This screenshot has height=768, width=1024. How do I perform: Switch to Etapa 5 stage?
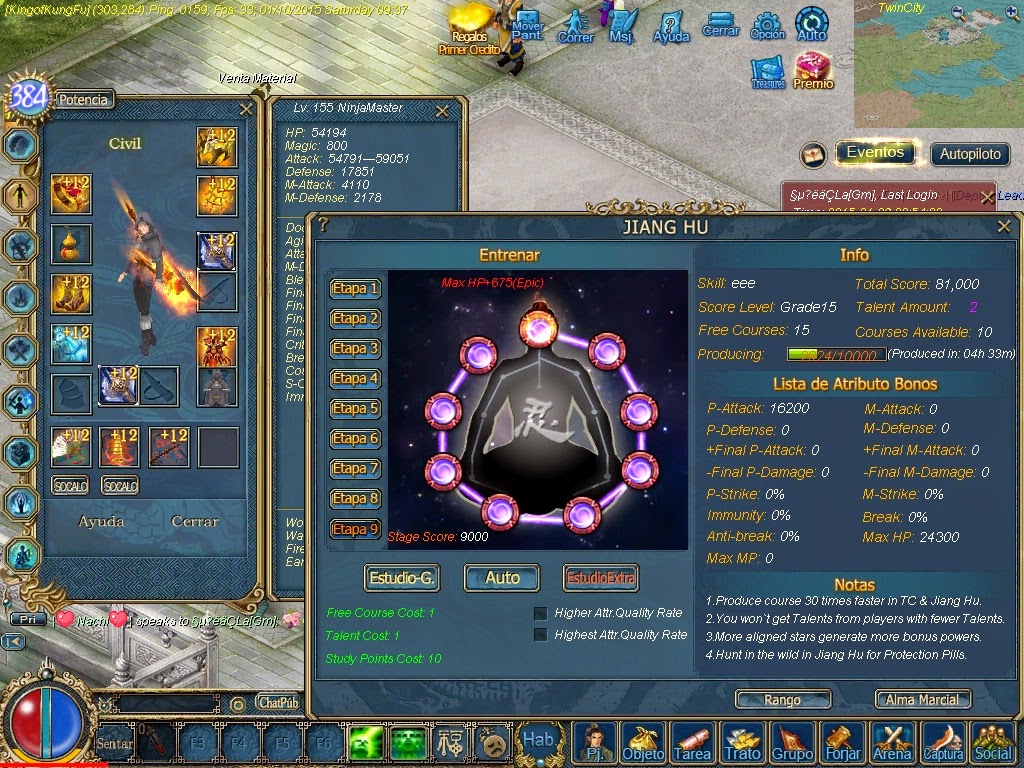(355, 409)
